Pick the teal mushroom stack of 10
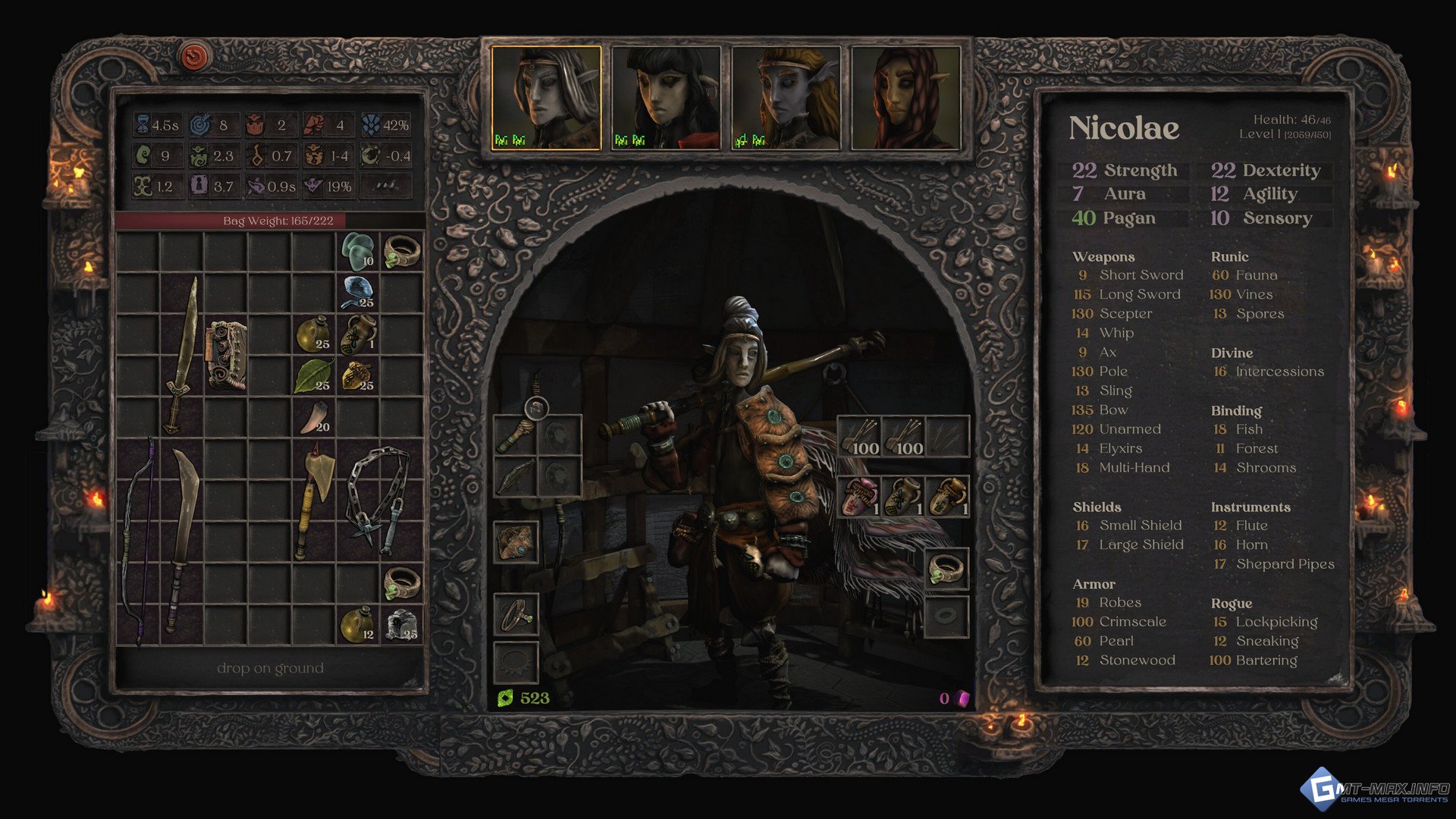 click(x=358, y=250)
